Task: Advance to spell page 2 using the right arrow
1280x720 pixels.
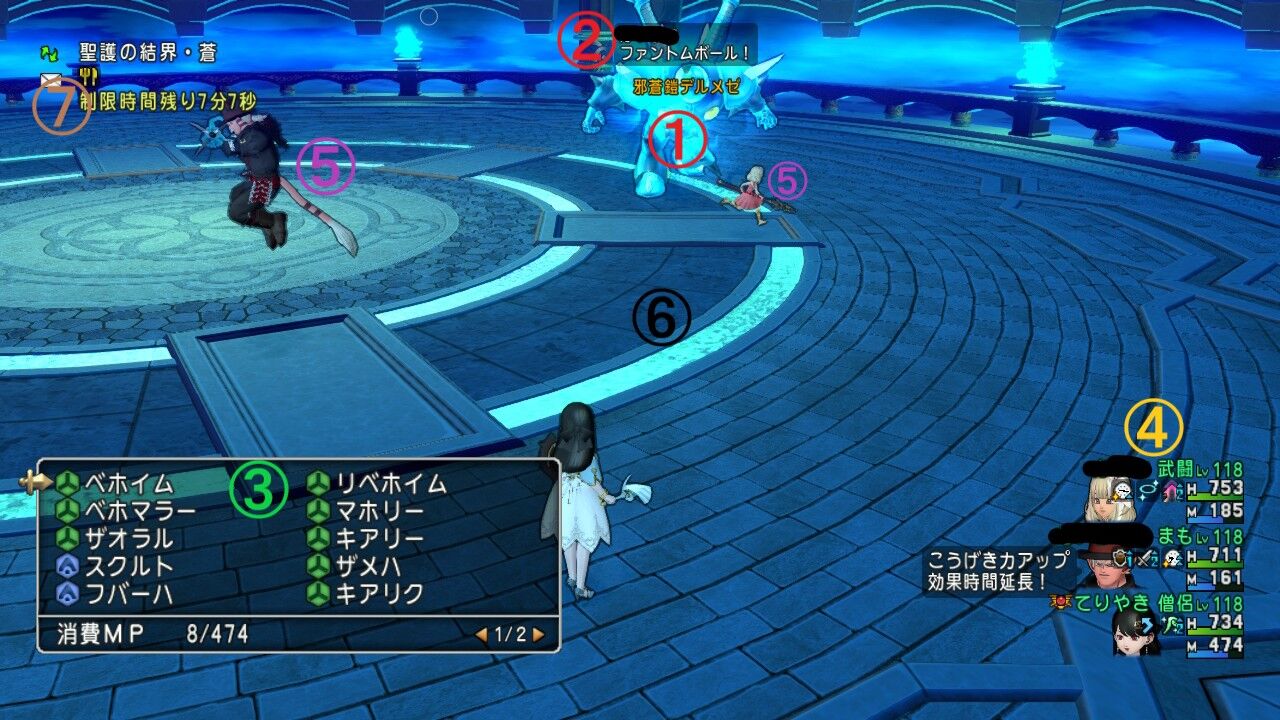Action: coord(538,636)
